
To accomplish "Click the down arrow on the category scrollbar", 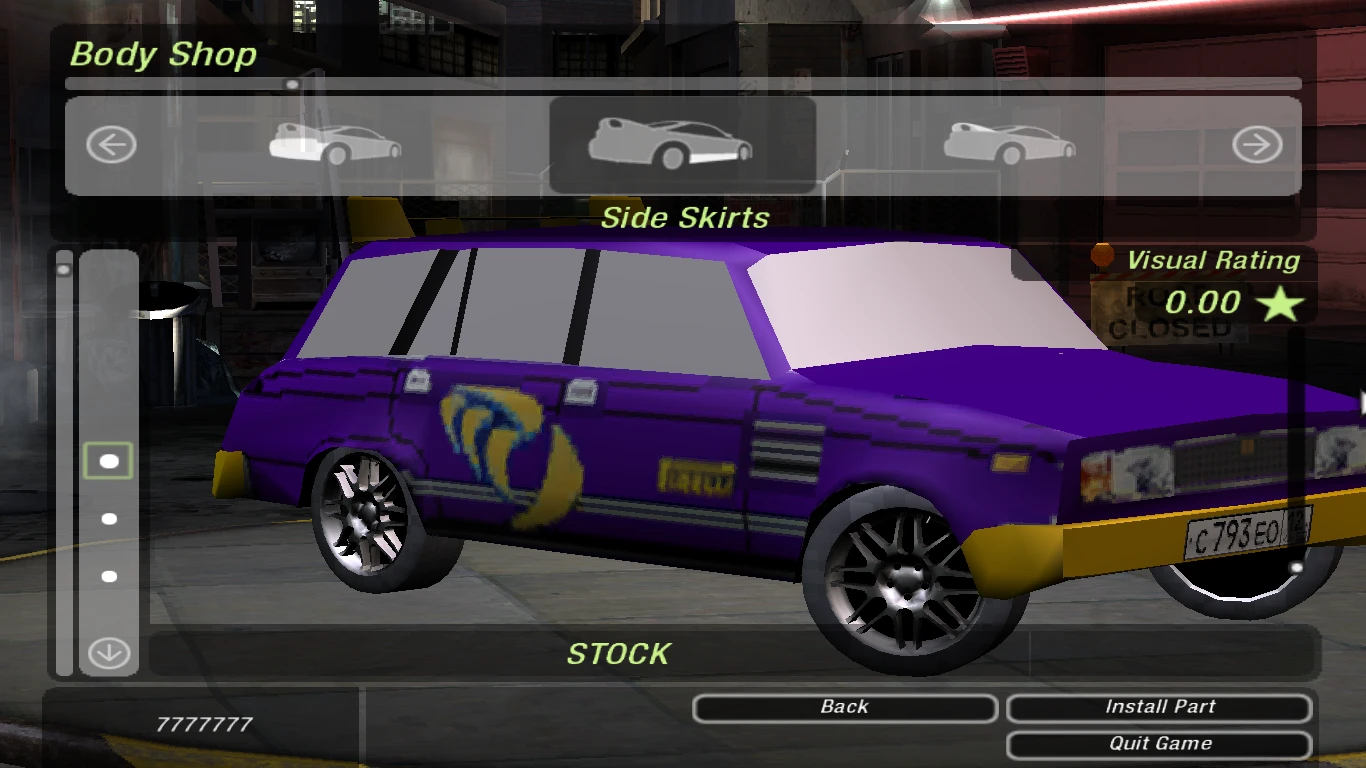I will tap(108, 652).
